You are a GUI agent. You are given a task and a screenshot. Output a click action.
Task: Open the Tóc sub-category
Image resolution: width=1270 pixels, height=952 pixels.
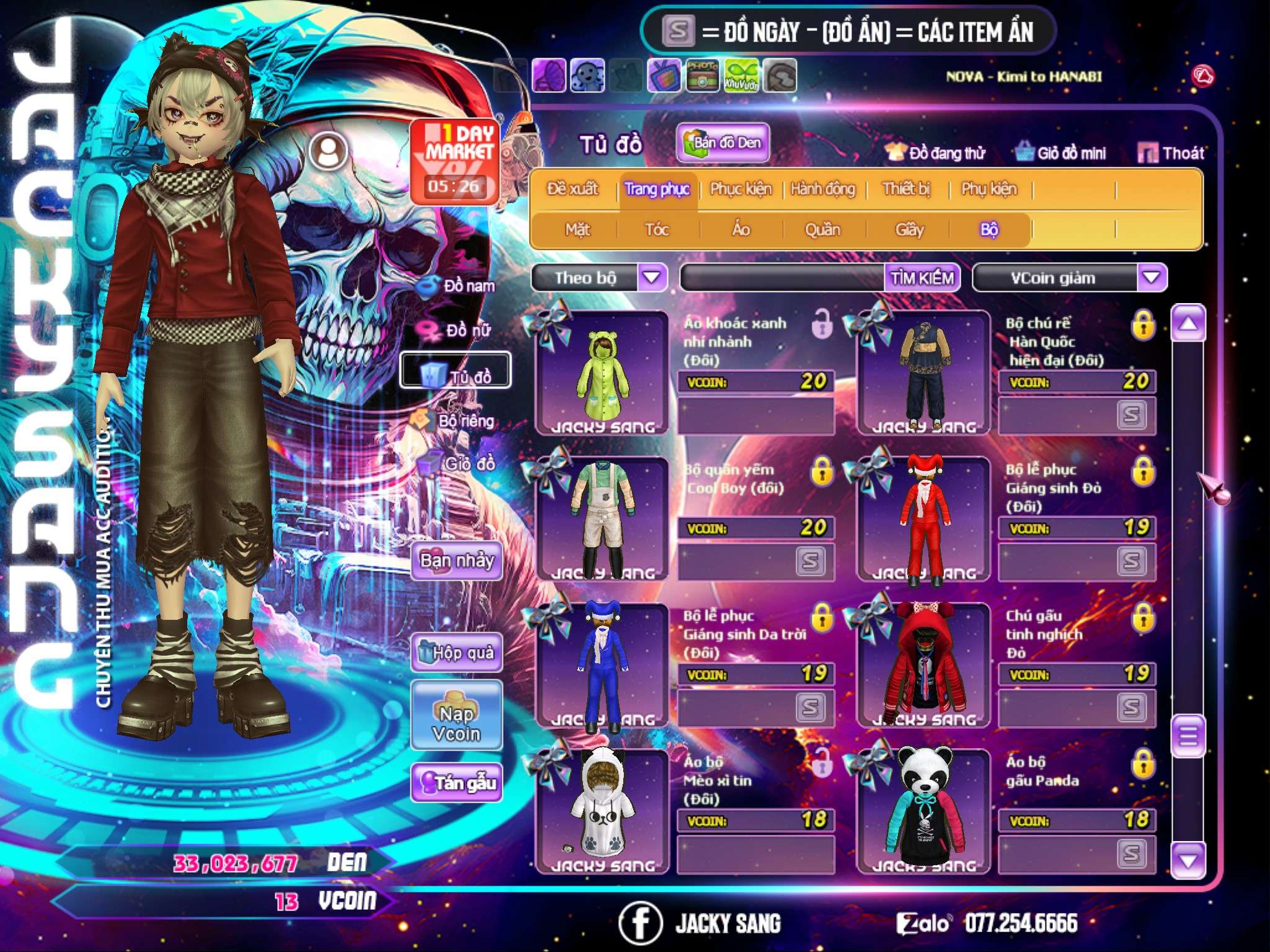(x=657, y=230)
